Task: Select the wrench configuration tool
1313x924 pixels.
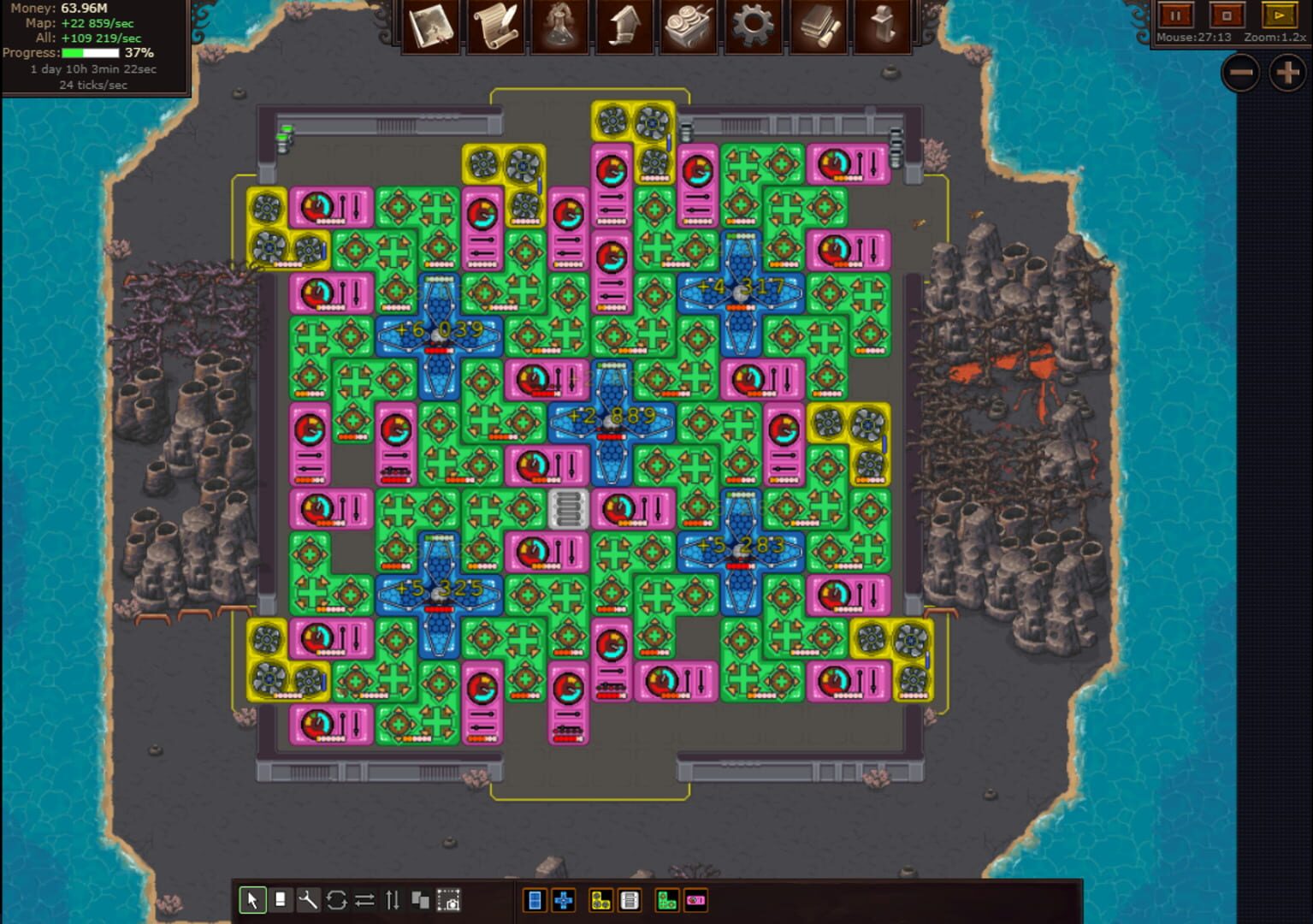Action: (308, 900)
